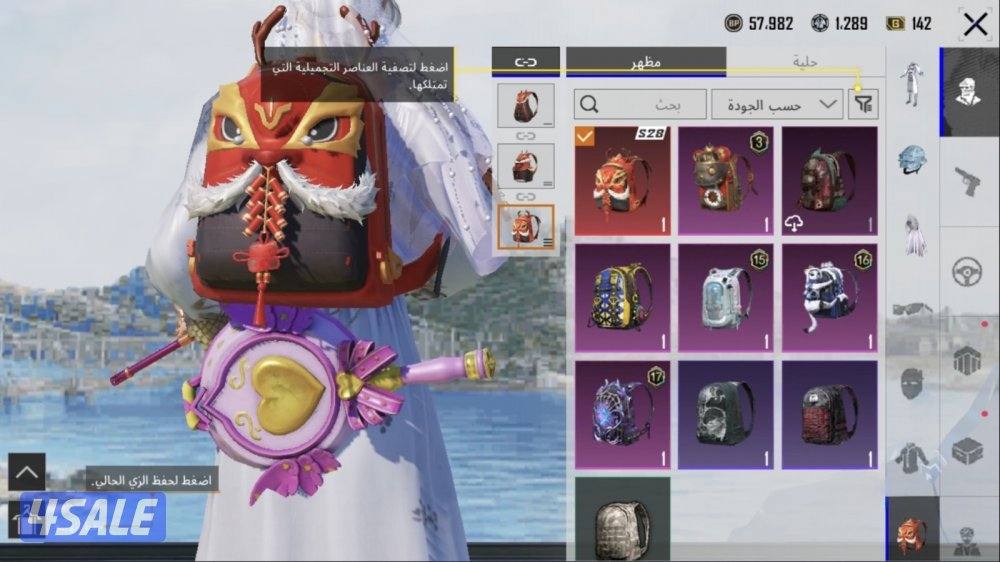Open the pistol weapons section
1000x562 pixels.
click(968, 181)
